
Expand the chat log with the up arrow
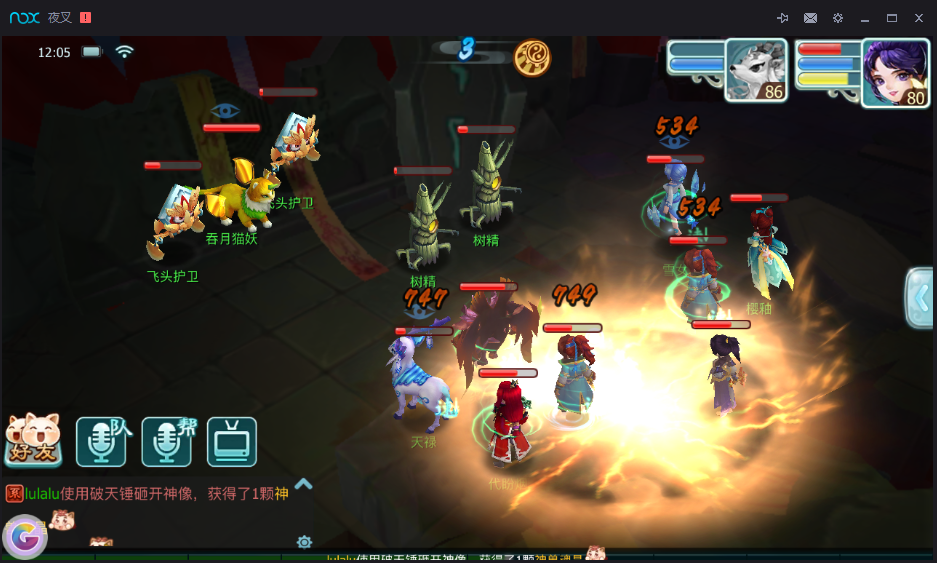click(304, 484)
